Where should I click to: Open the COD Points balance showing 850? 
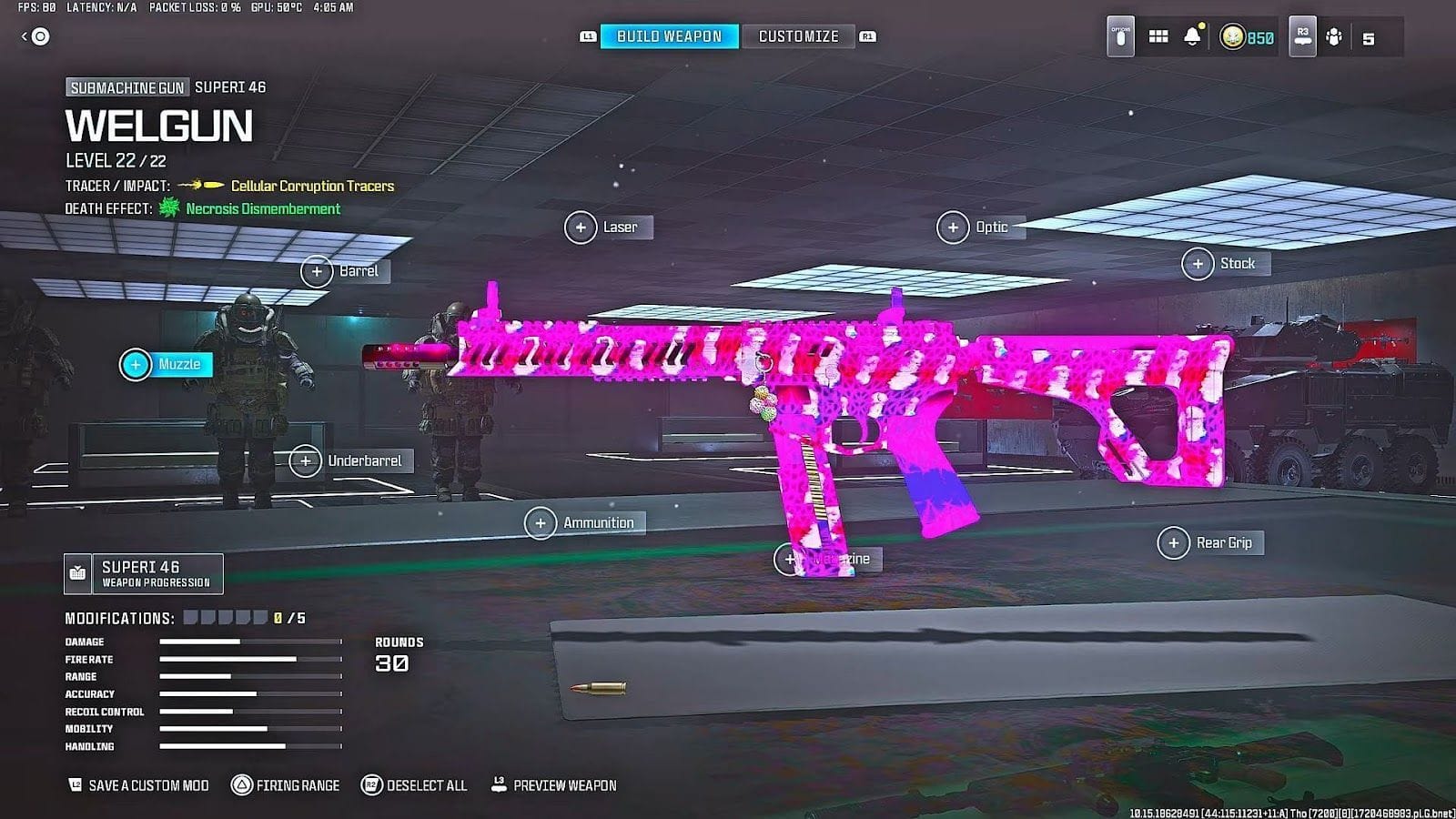click(1244, 38)
